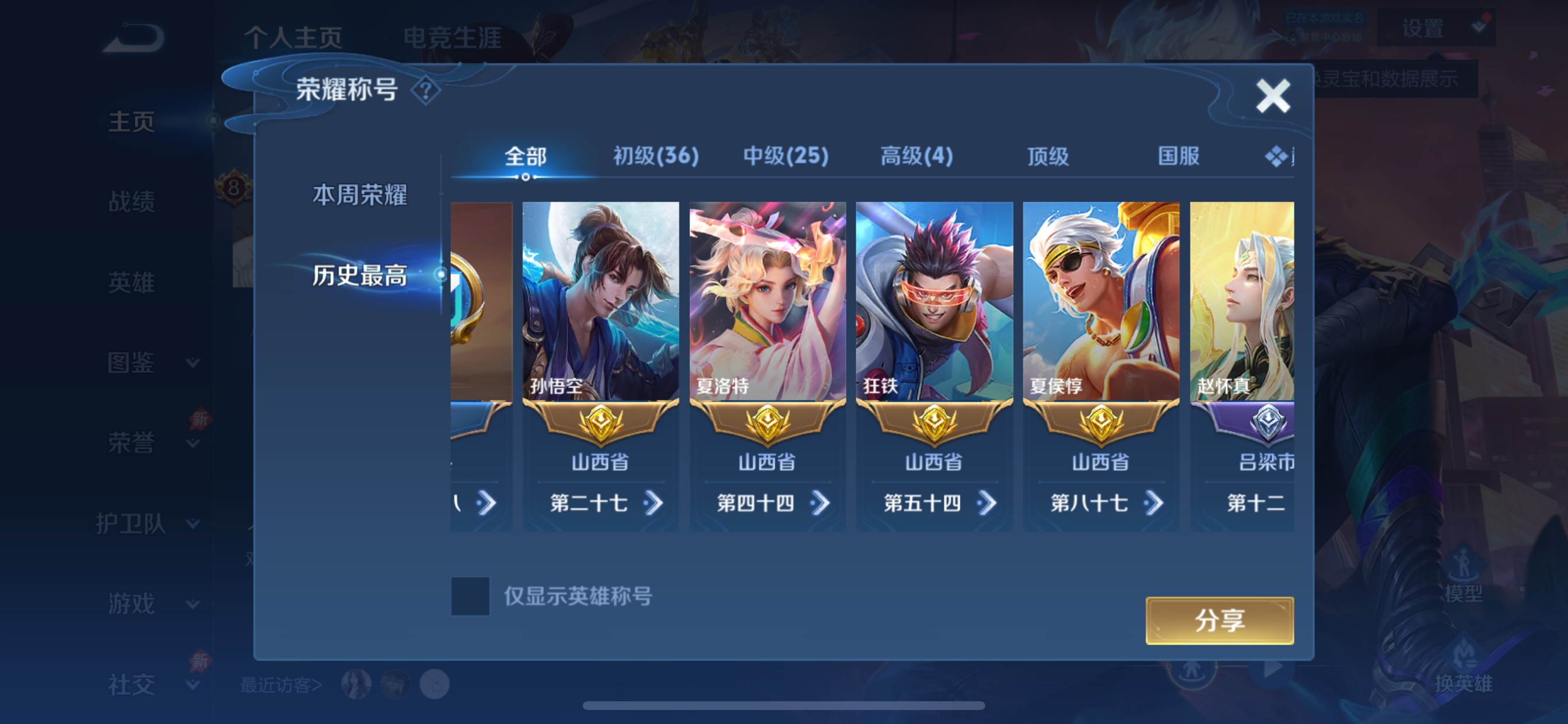This screenshot has height=724, width=1568.
Task: Open ranking details arrow beside 第五十四
Action: [991, 504]
